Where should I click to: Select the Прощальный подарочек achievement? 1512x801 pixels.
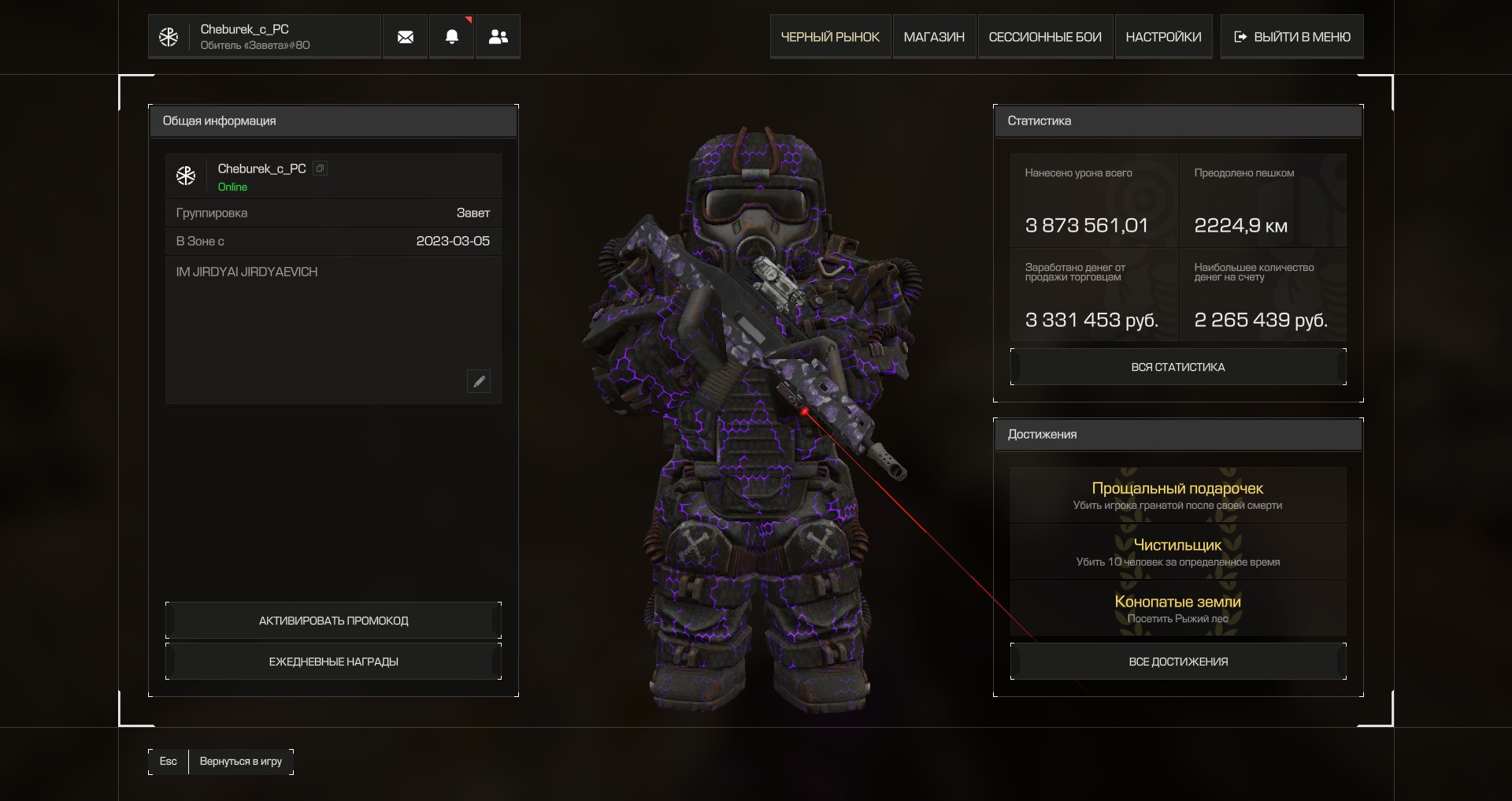point(1178,495)
